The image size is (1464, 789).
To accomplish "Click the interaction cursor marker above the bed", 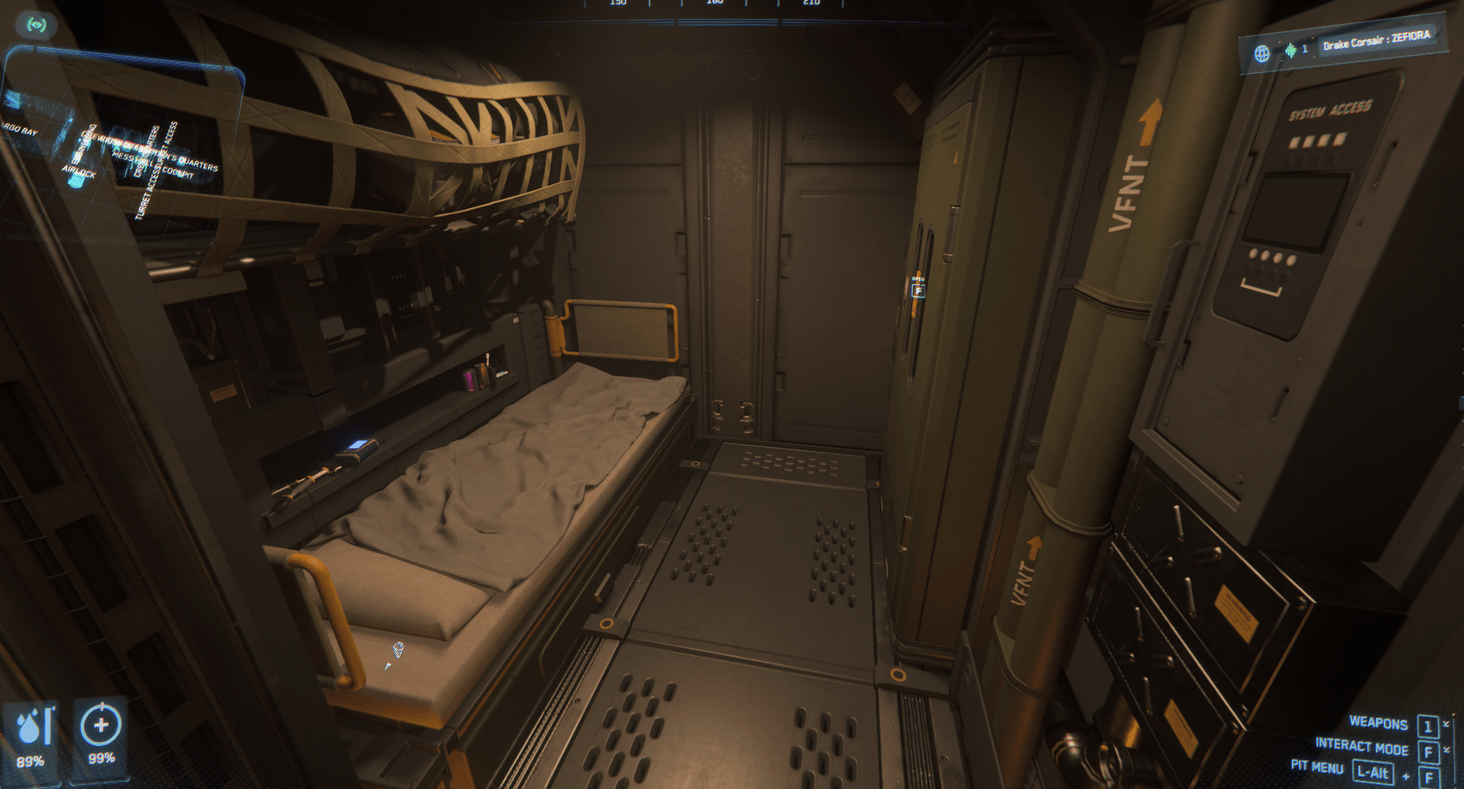I will pos(397,652).
